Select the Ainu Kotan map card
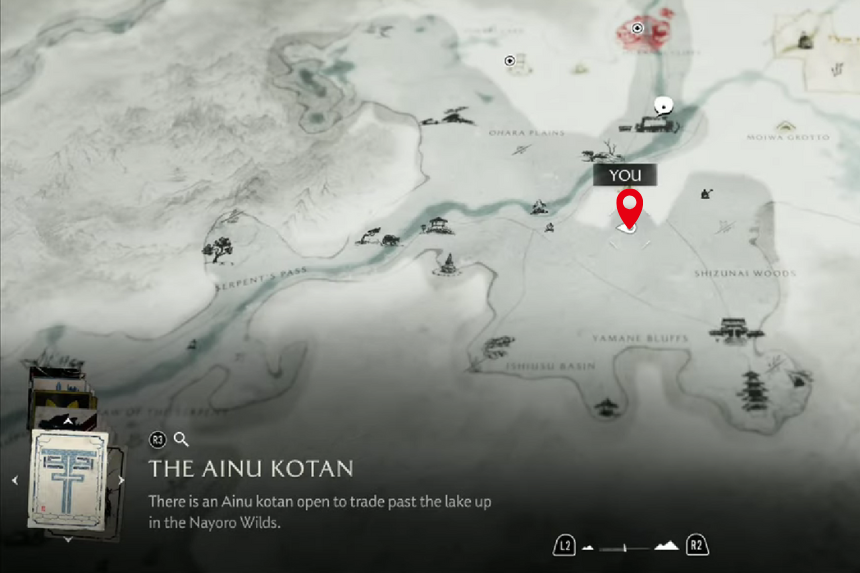 tap(68, 480)
